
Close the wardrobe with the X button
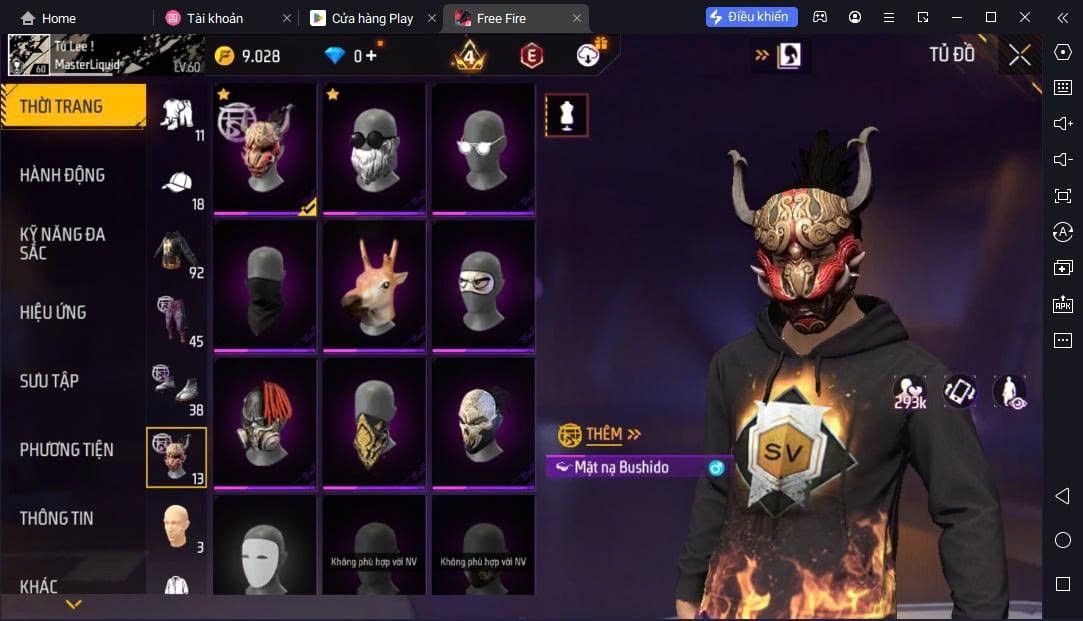[x=1019, y=55]
